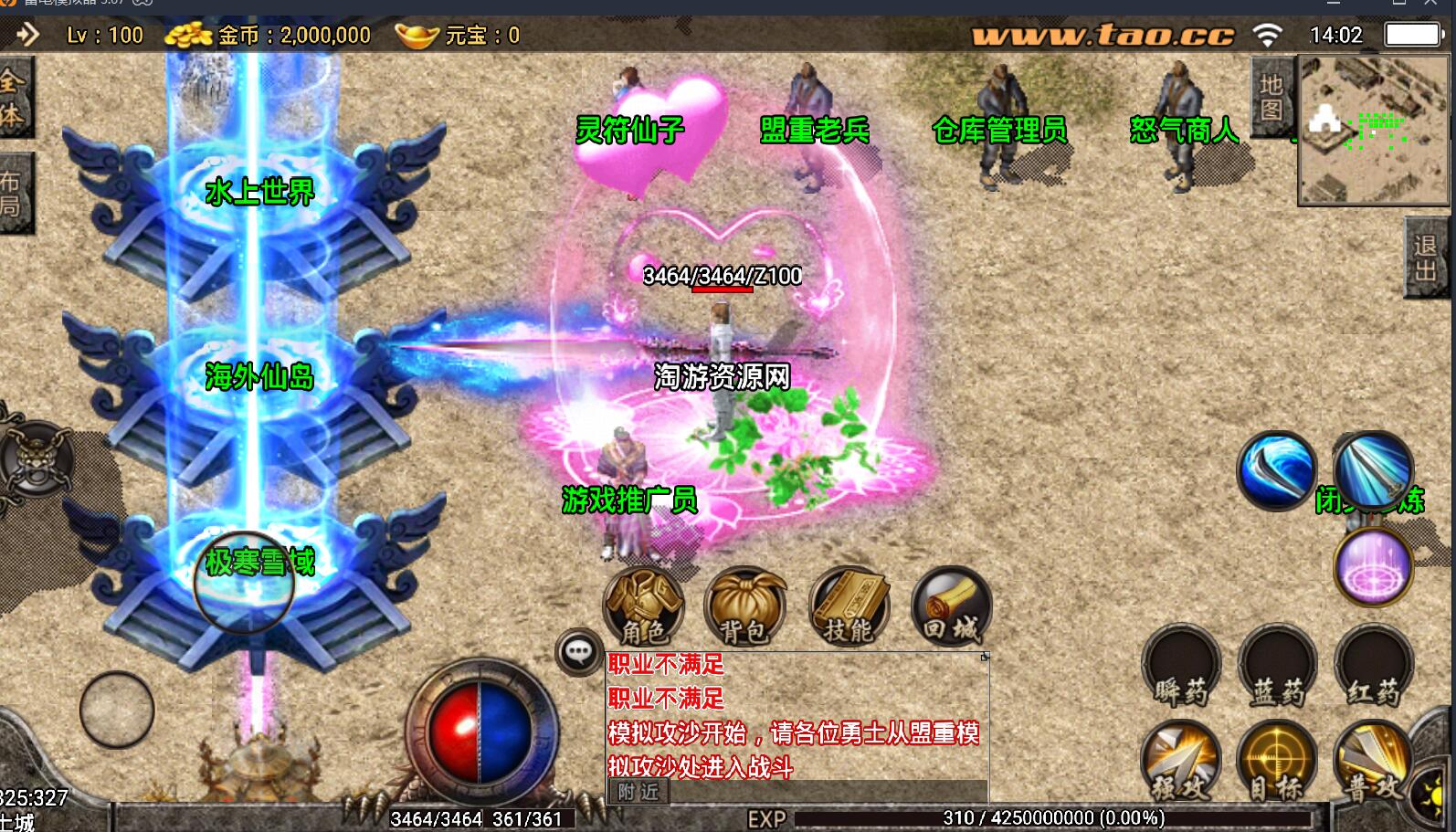1456x832 pixels.
Task: Cast the blue wave slash skill
Action: pyautogui.click(x=1276, y=470)
